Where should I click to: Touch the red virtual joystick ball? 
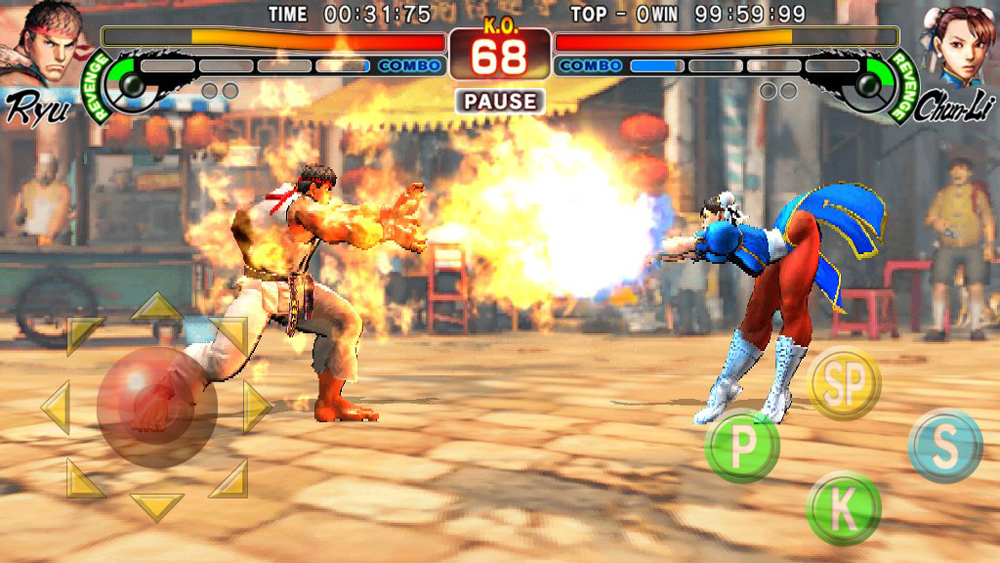click(156, 406)
